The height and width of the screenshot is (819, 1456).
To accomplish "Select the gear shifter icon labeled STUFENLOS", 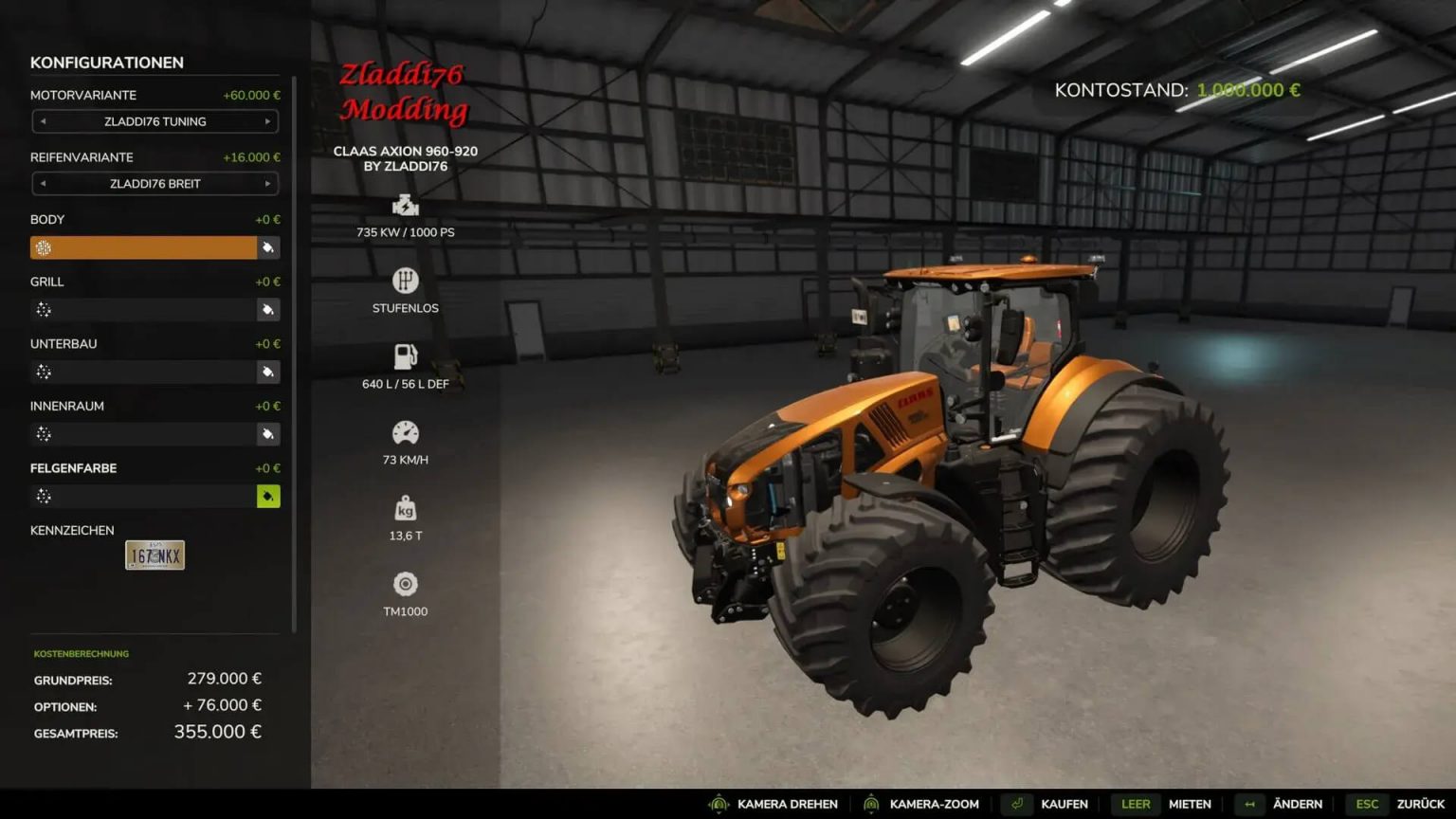I will point(405,282).
